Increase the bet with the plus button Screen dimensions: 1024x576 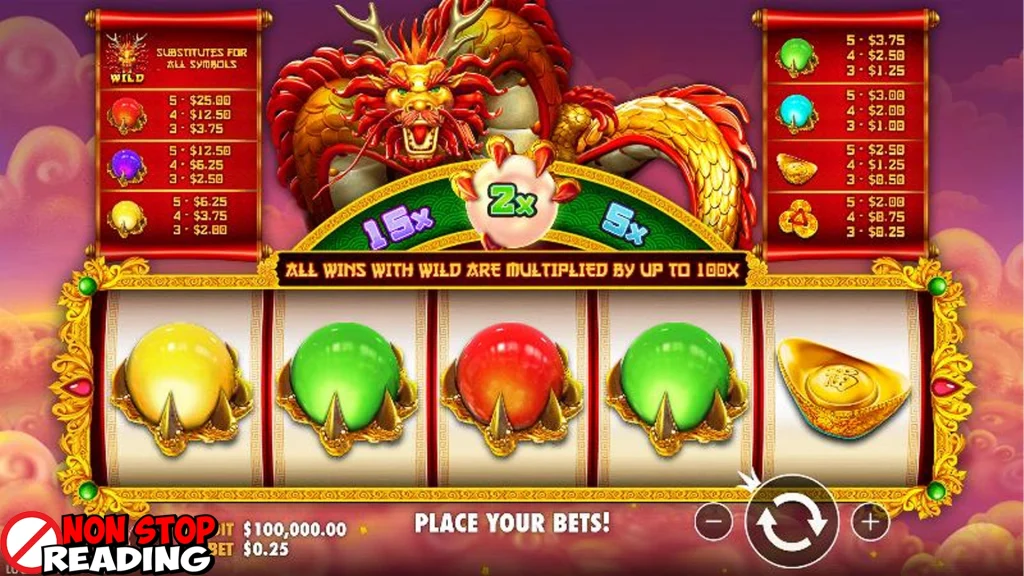coord(870,521)
